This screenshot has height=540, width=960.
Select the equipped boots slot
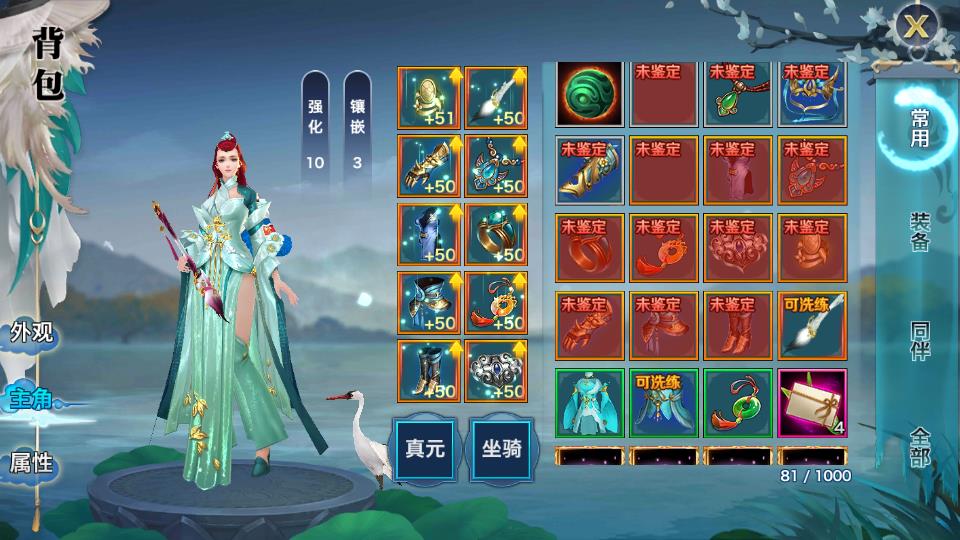428,370
